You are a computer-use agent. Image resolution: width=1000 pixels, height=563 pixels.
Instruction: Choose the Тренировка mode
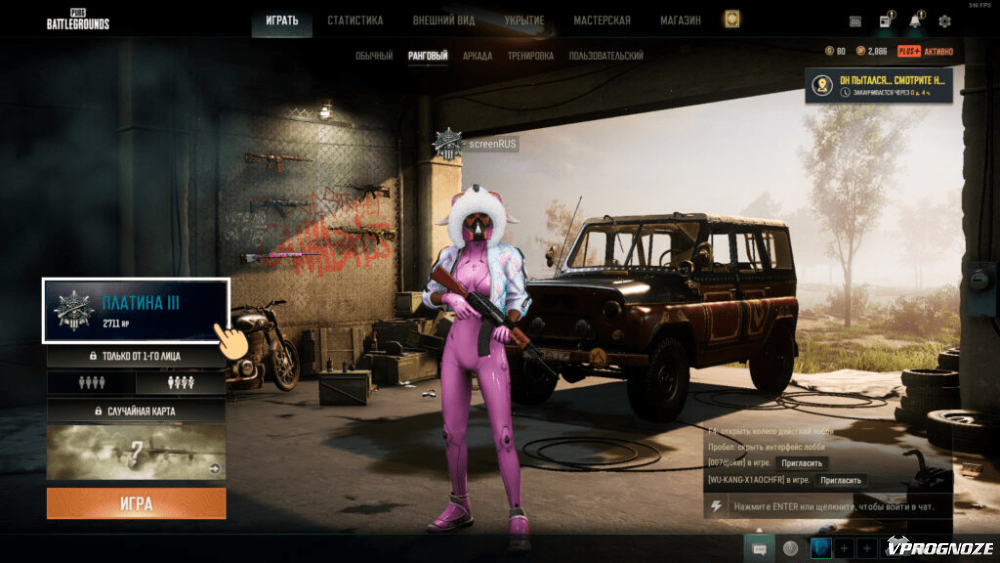click(530, 56)
